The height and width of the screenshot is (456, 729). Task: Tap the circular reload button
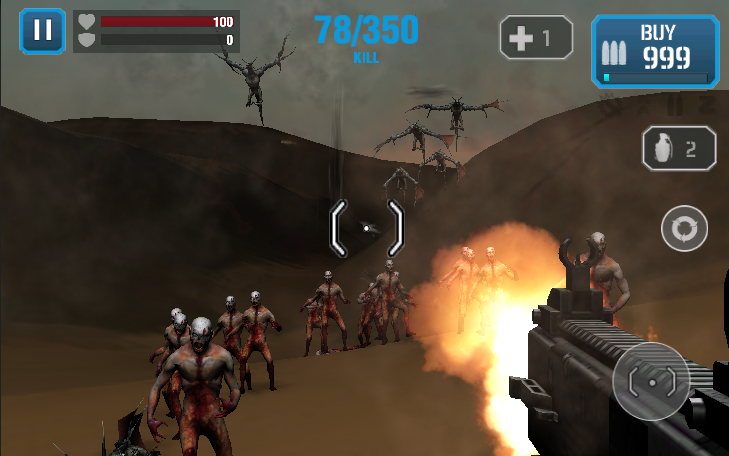pyautogui.click(x=684, y=229)
